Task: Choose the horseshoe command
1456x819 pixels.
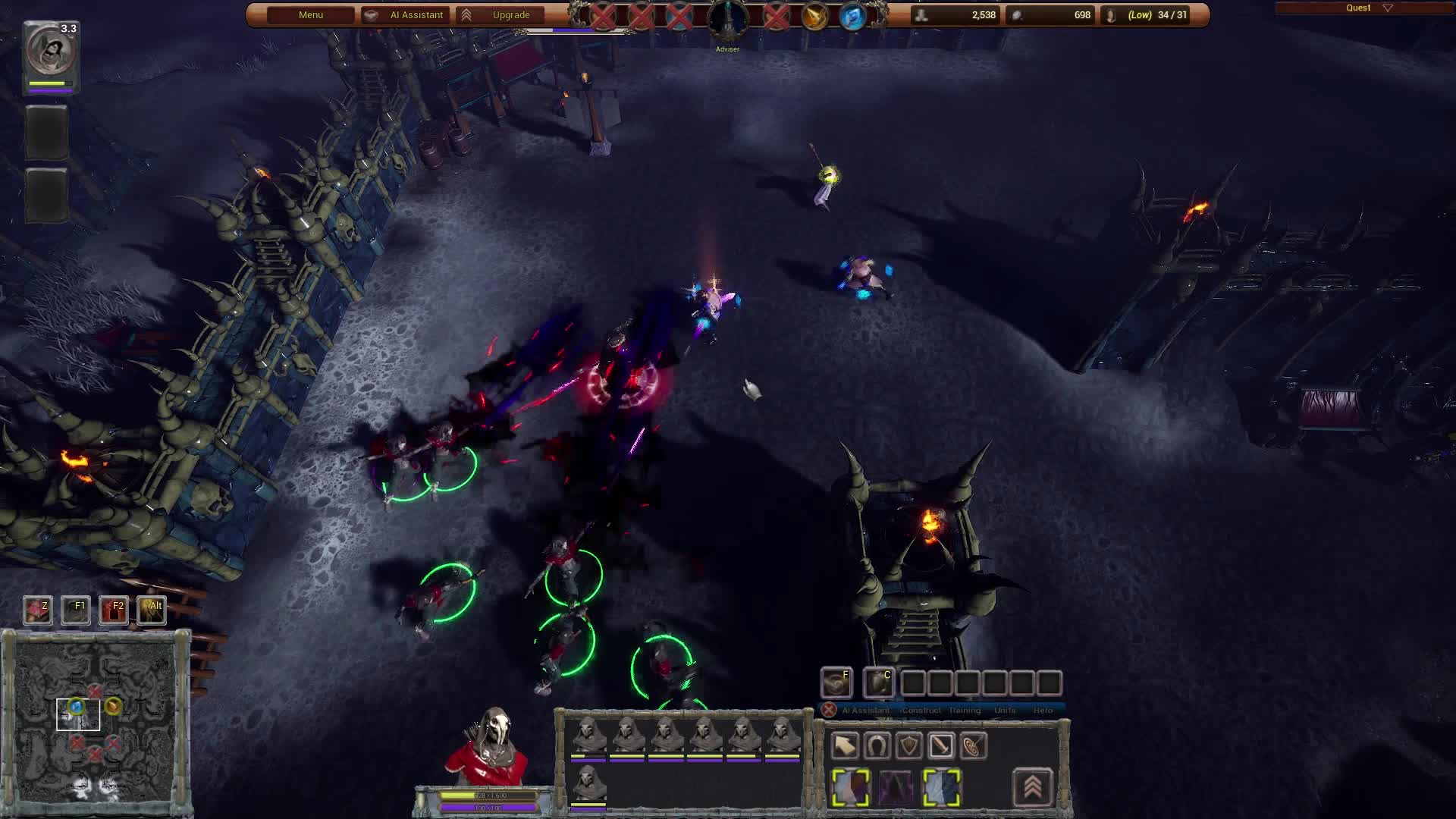Action: (877, 746)
